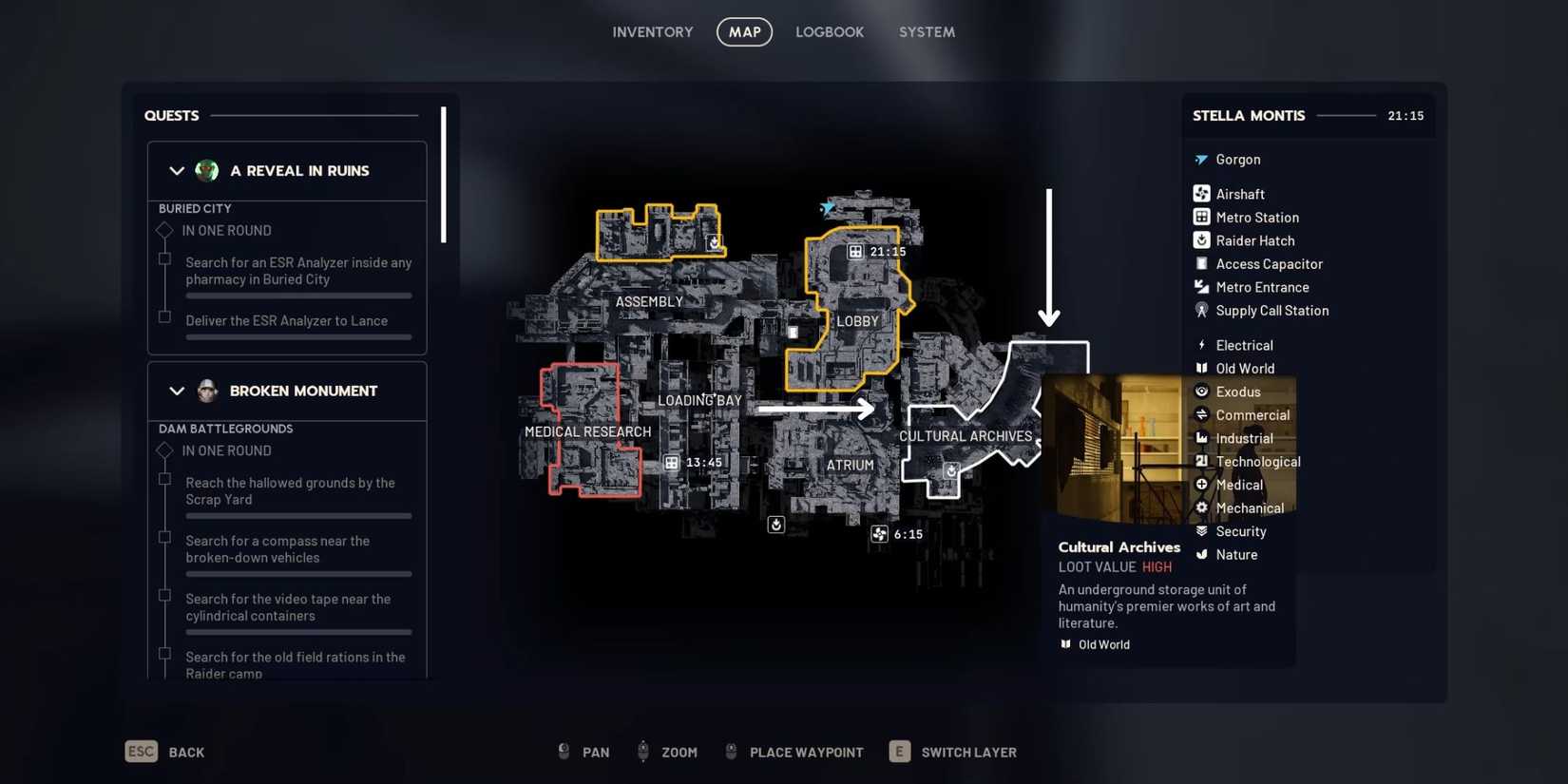The image size is (1568, 784).
Task: Click the Airshaft icon in the legend
Action: pos(1201,193)
